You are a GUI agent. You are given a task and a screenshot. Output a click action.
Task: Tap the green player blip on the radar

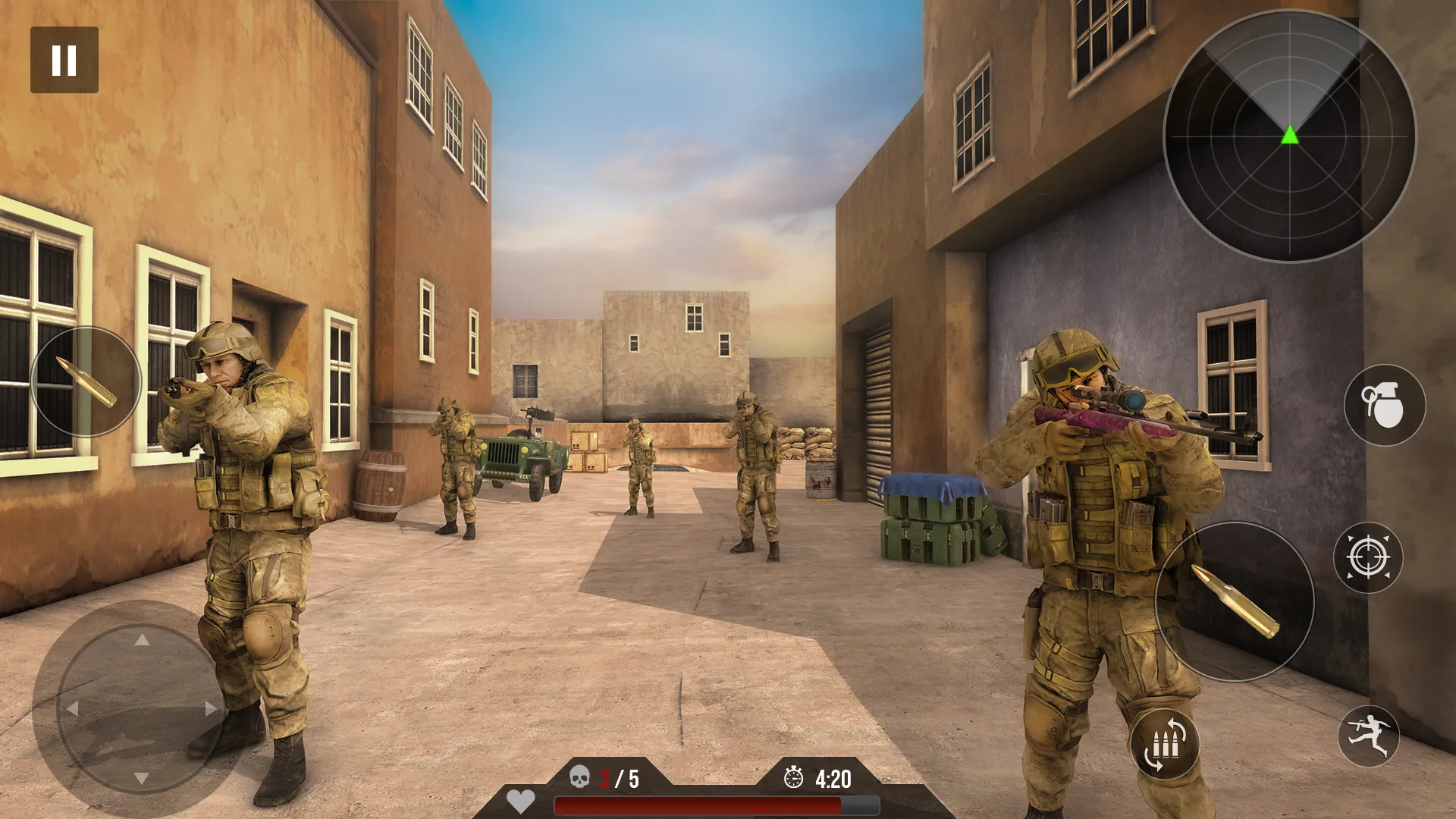[1289, 136]
